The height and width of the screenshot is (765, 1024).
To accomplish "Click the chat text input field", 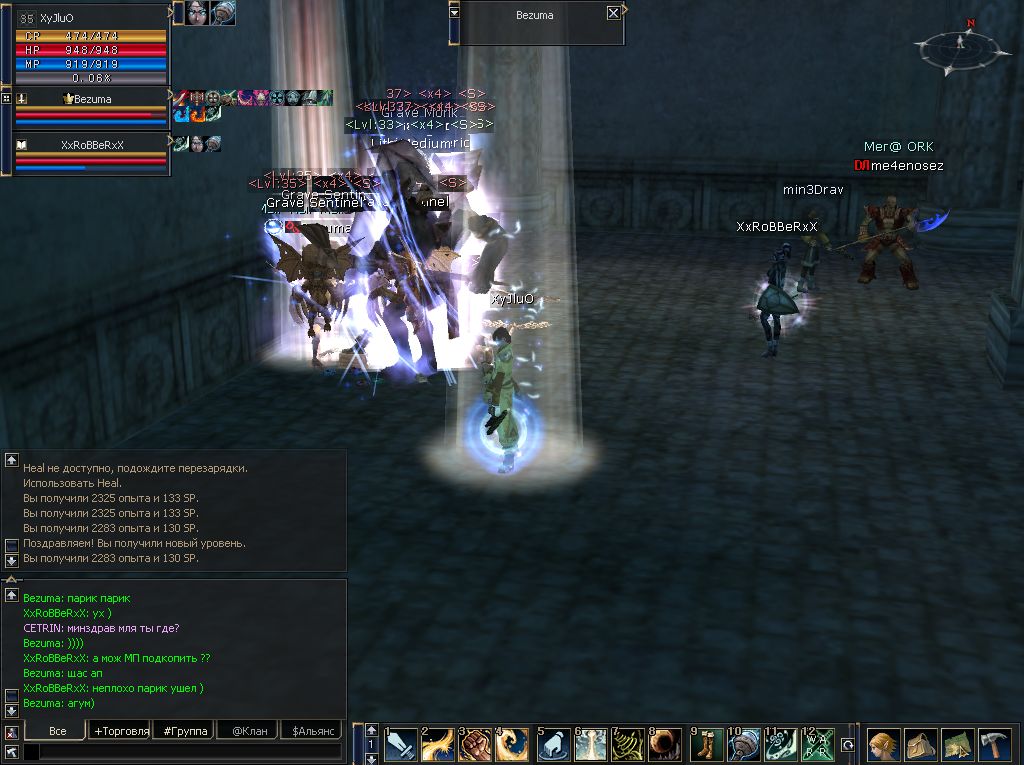I will 180,750.
